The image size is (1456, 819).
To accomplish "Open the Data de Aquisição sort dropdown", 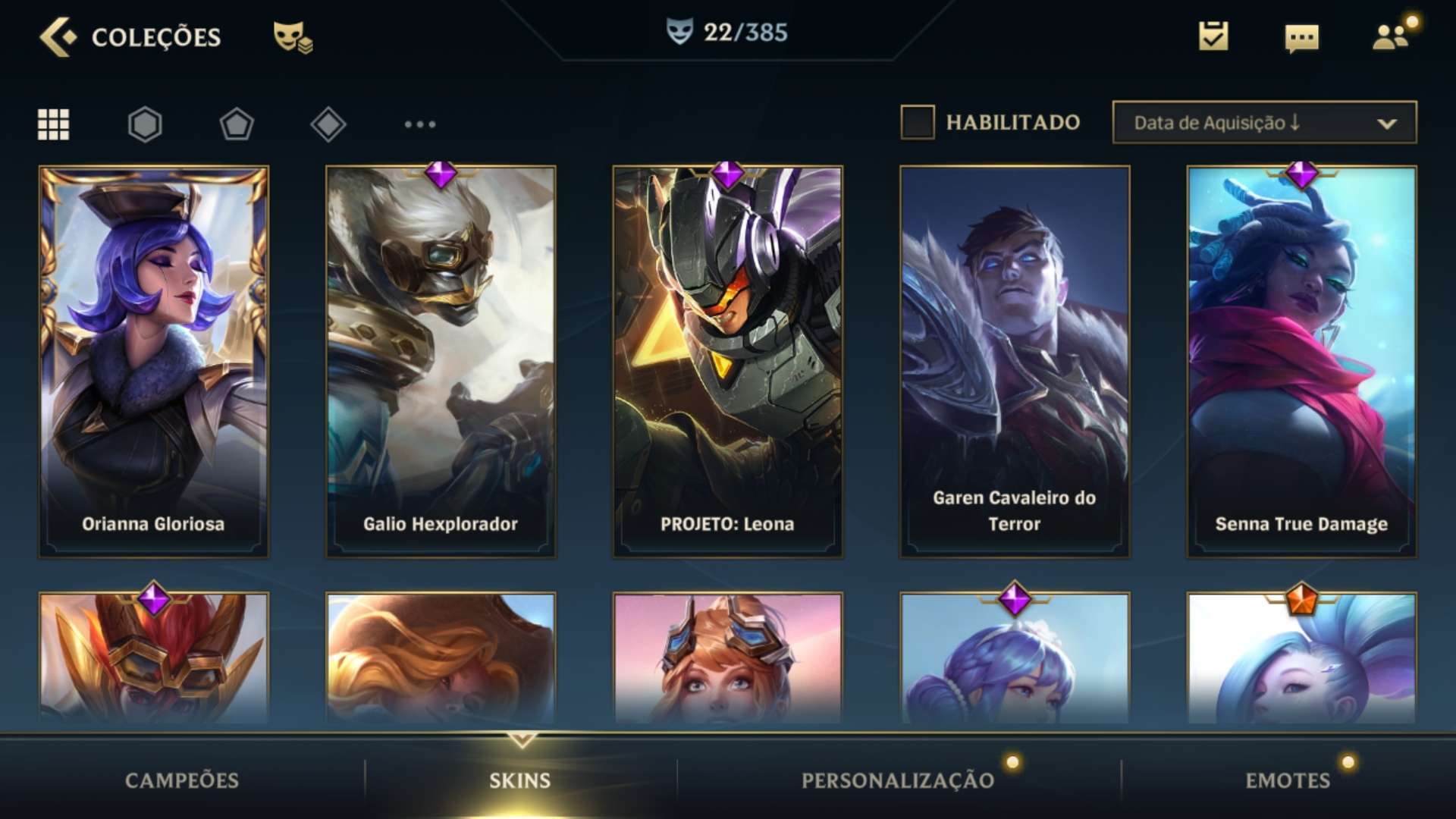I will [x=1264, y=123].
